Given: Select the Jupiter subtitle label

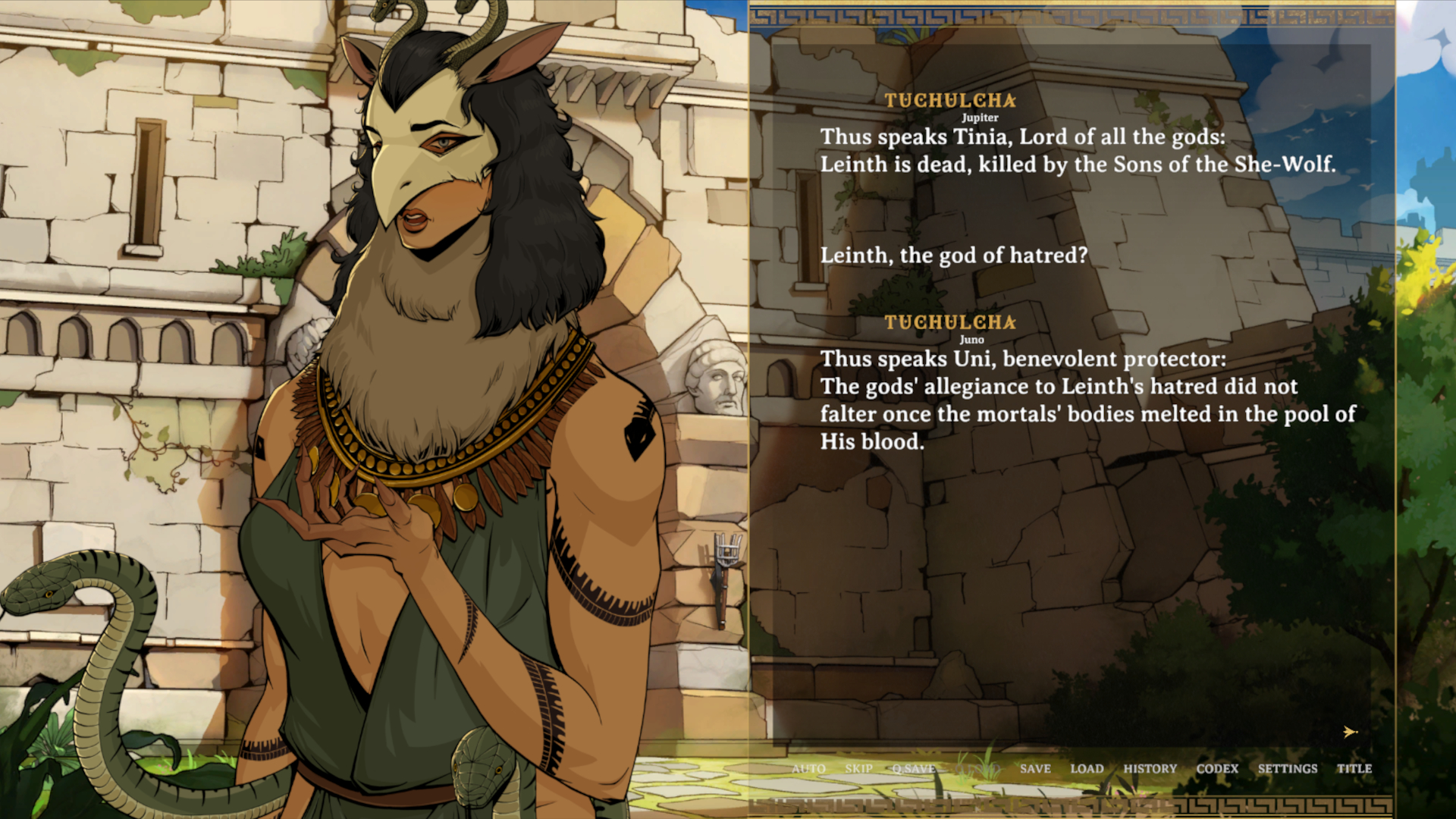Looking at the screenshot, I should click(x=979, y=118).
